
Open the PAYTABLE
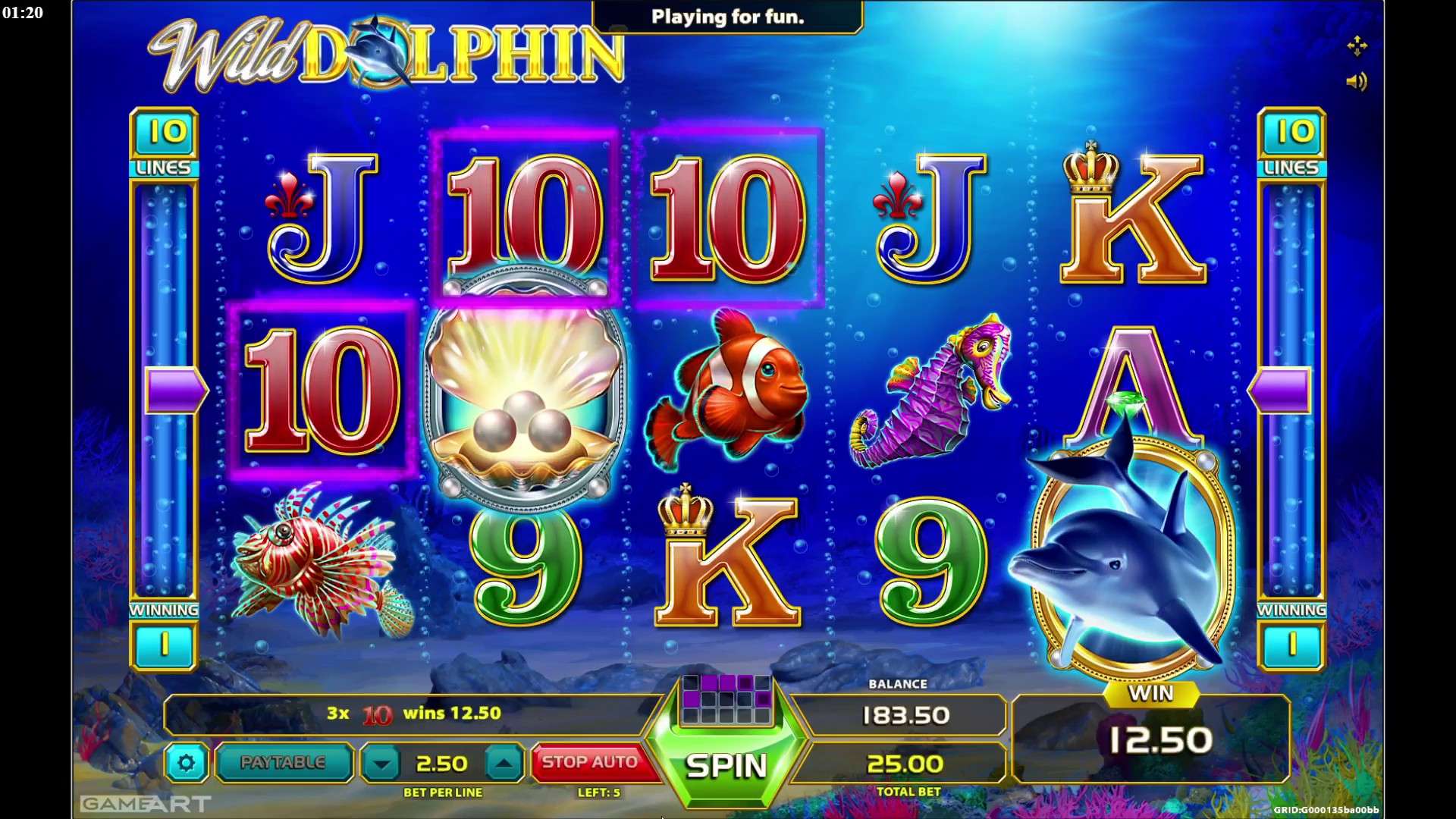pyautogui.click(x=283, y=762)
